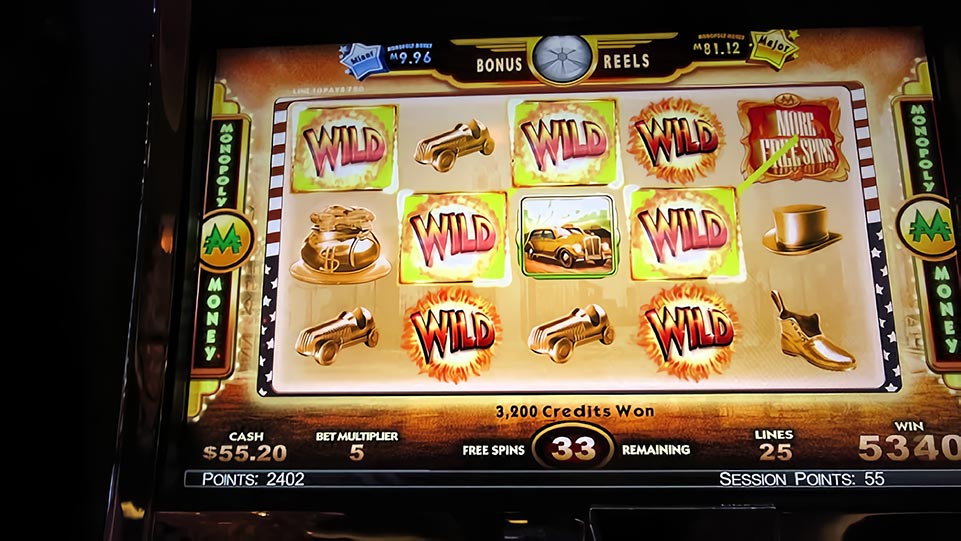Viewport: 961px width, 541px height.
Task: Tap the Monopoly Money medallion beside the money bag
Action: tap(226, 241)
